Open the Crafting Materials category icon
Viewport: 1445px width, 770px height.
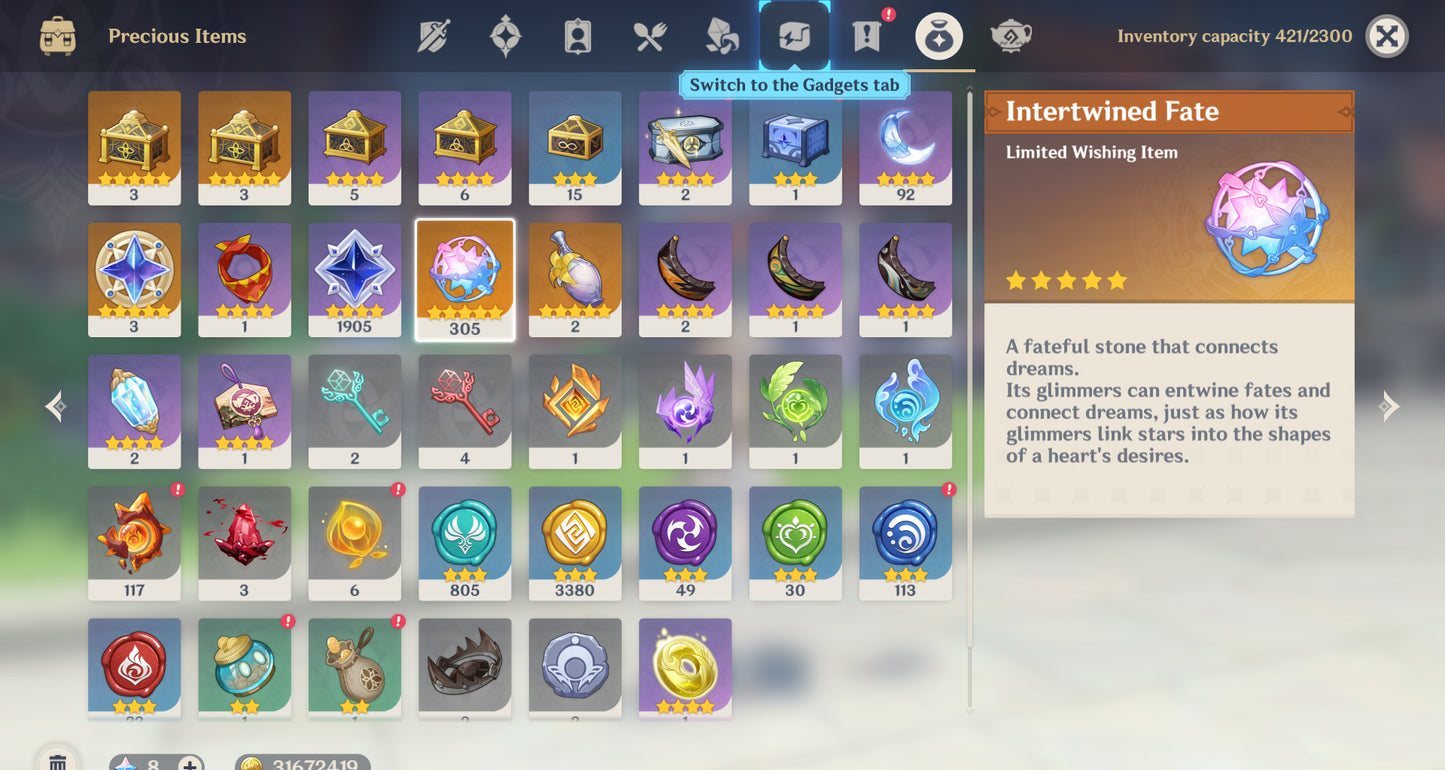tap(719, 36)
